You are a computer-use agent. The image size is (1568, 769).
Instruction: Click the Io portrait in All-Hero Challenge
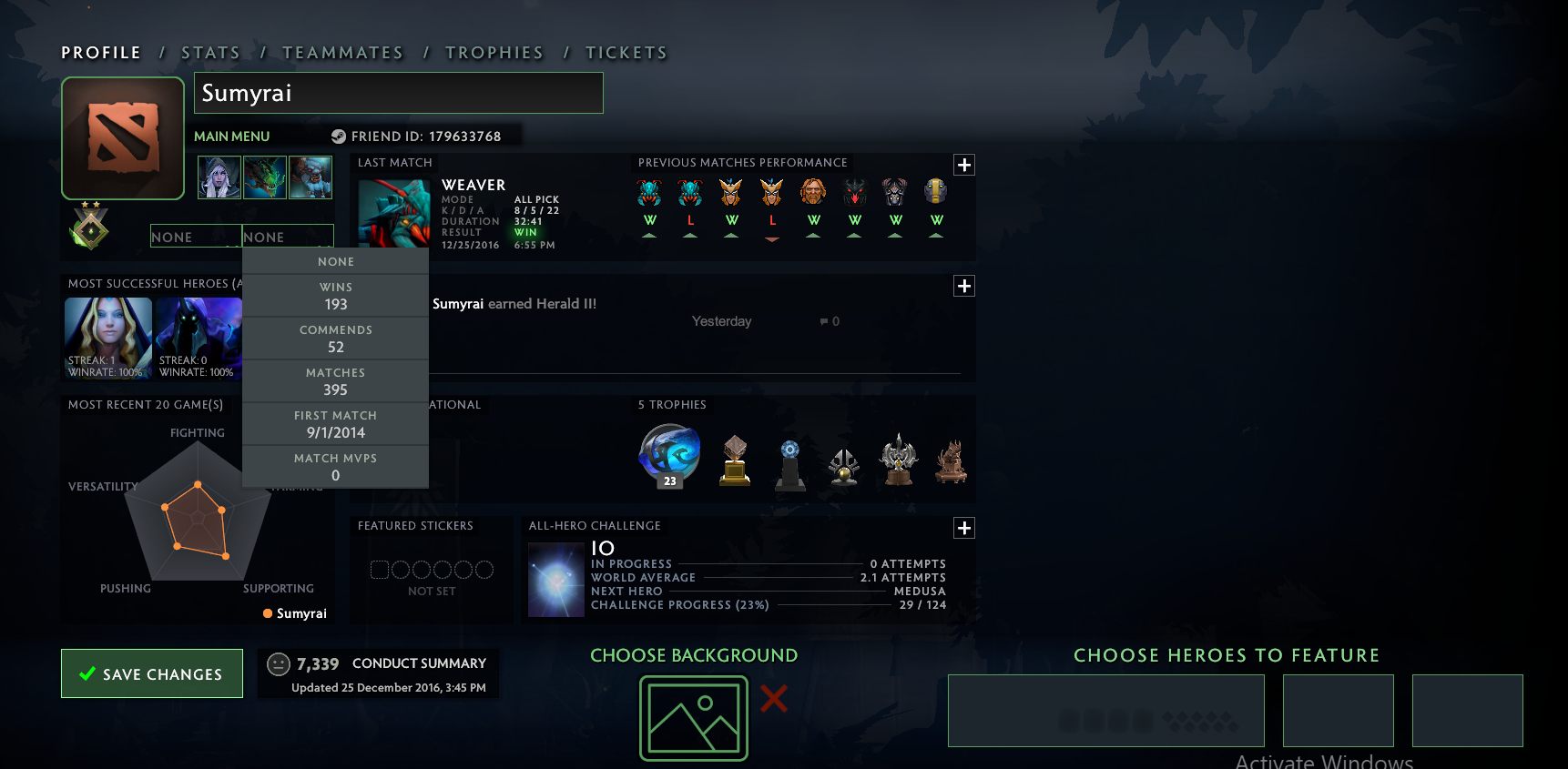tap(555, 580)
